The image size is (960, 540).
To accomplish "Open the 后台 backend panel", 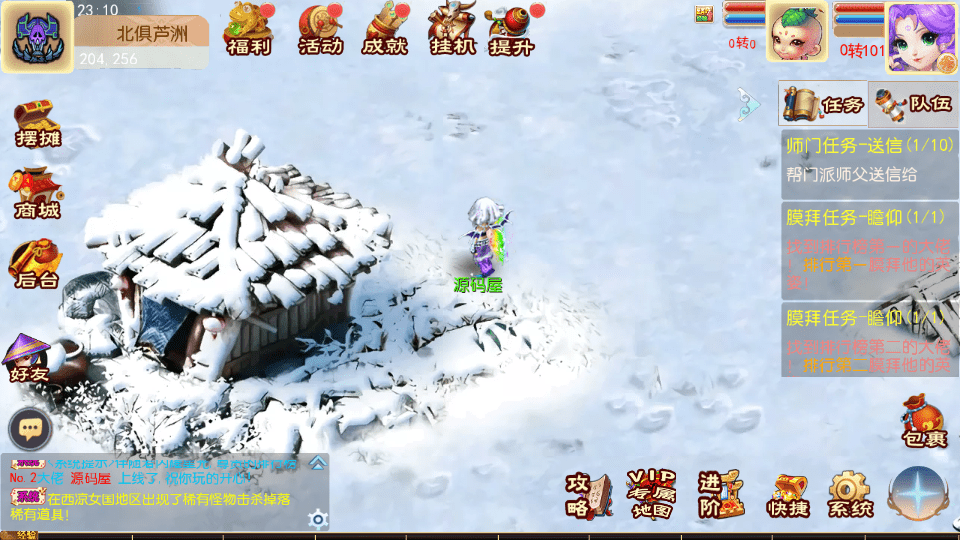I will pyautogui.click(x=37, y=264).
